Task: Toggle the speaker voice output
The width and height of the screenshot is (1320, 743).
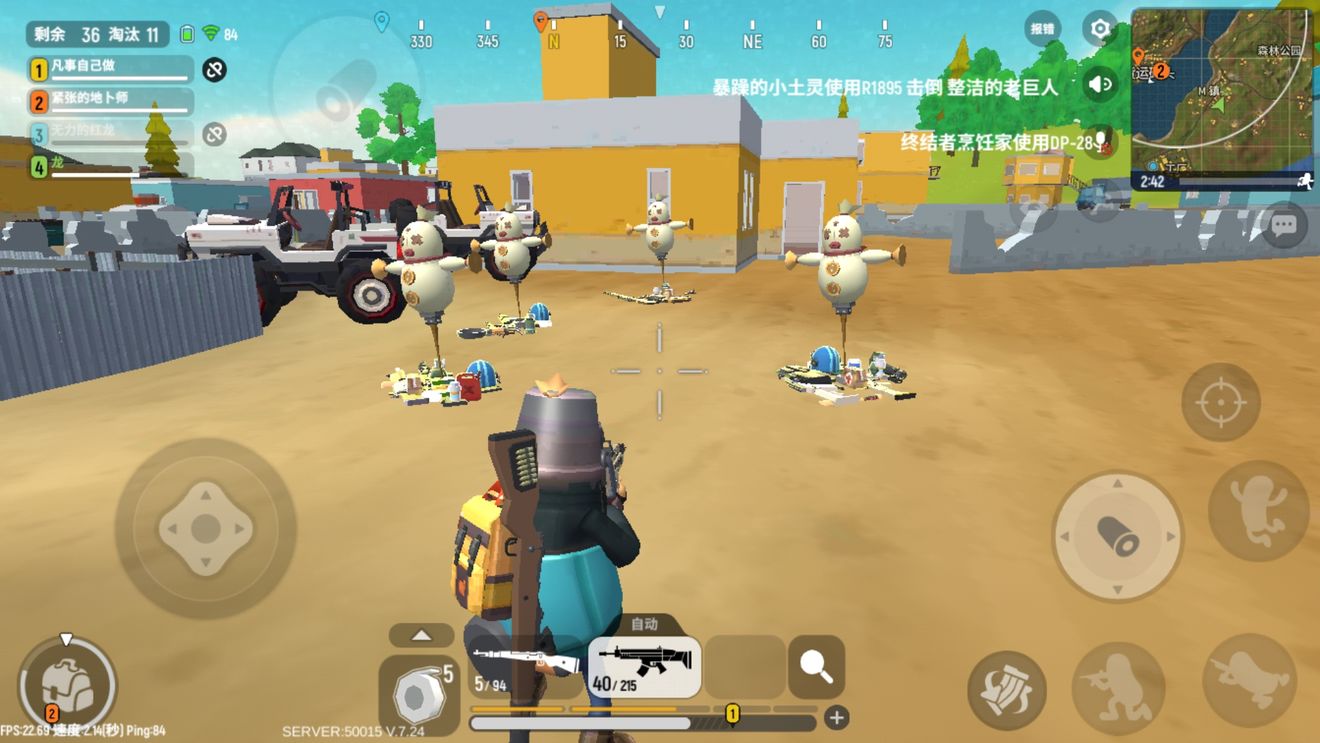Action: [x=1100, y=85]
